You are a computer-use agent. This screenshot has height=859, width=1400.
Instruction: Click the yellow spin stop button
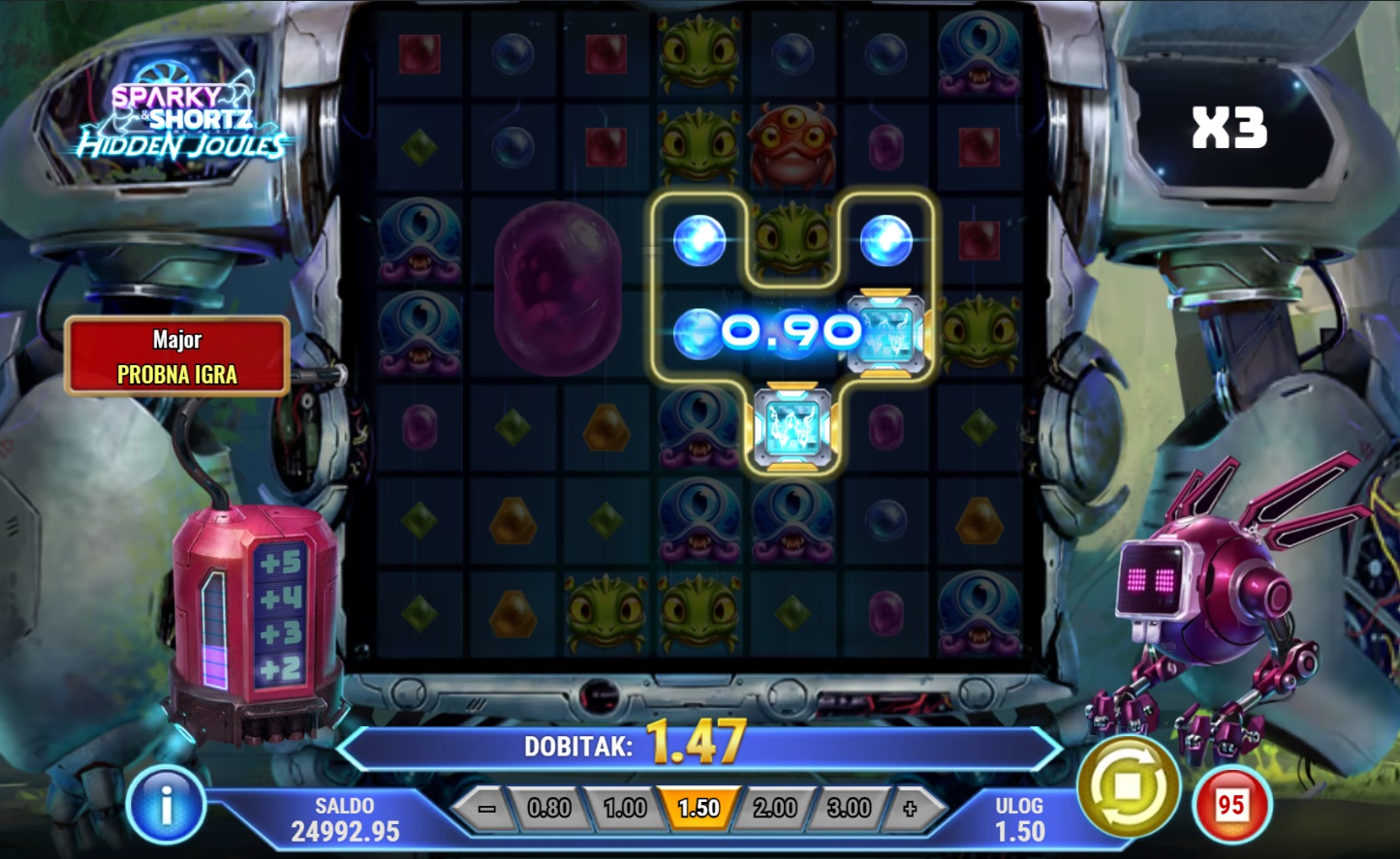point(1128,787)
